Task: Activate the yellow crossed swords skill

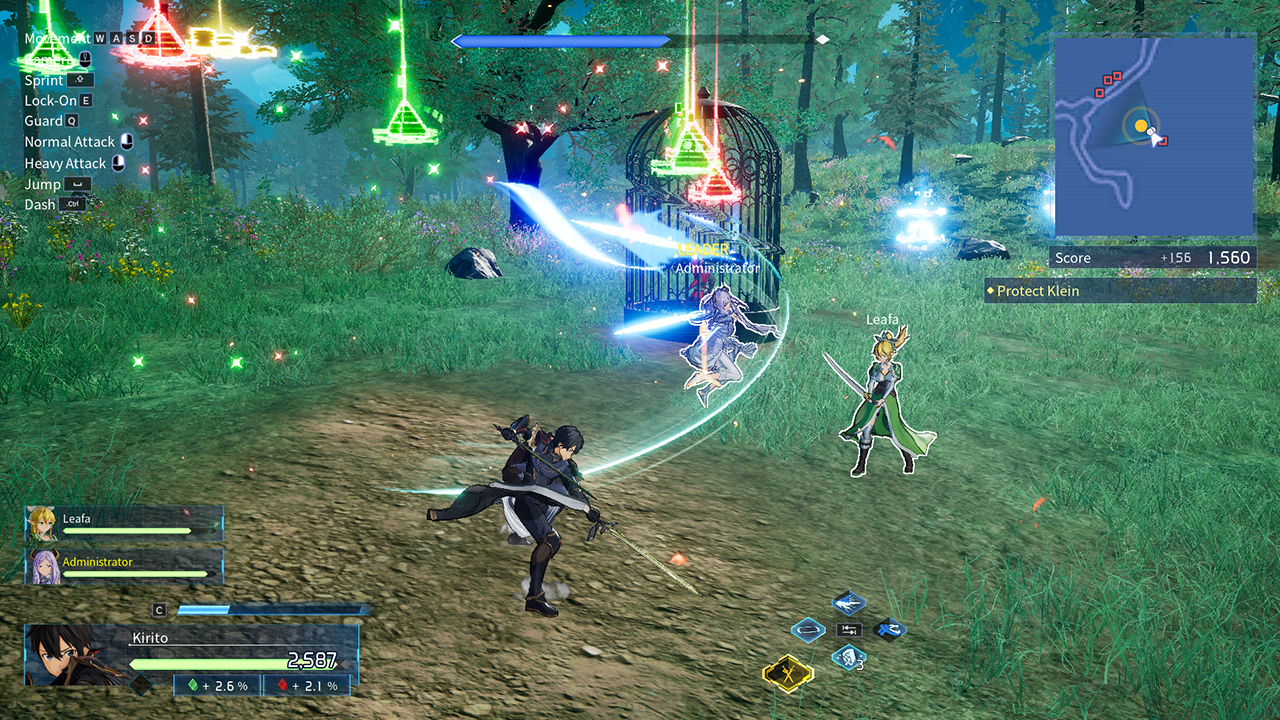Action: coord(786,676)
